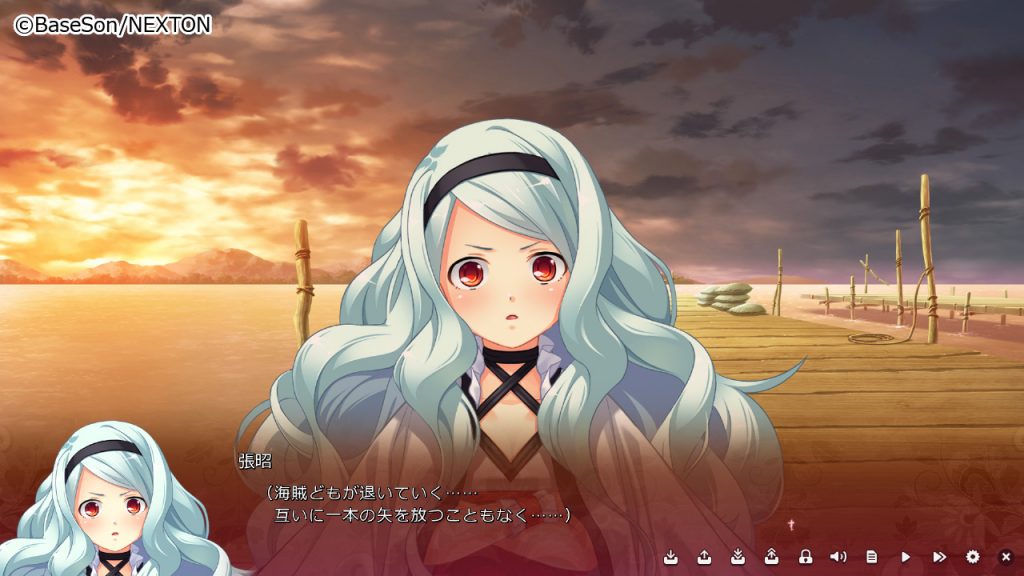The image size is (1024, 576).
Task: Hide the message window with the X button
Action: pyautogui.click(x=1006, y=556)
